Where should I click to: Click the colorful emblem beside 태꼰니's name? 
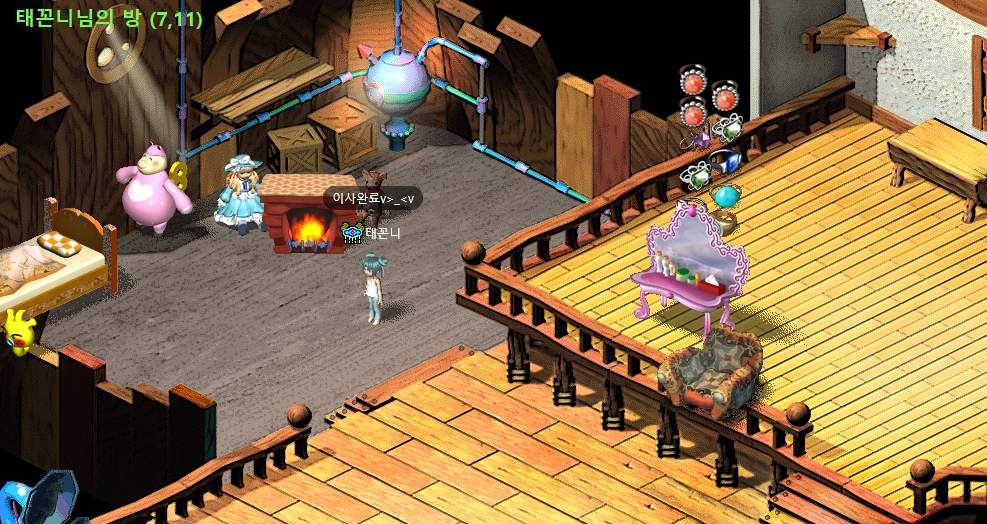[352, 233]
